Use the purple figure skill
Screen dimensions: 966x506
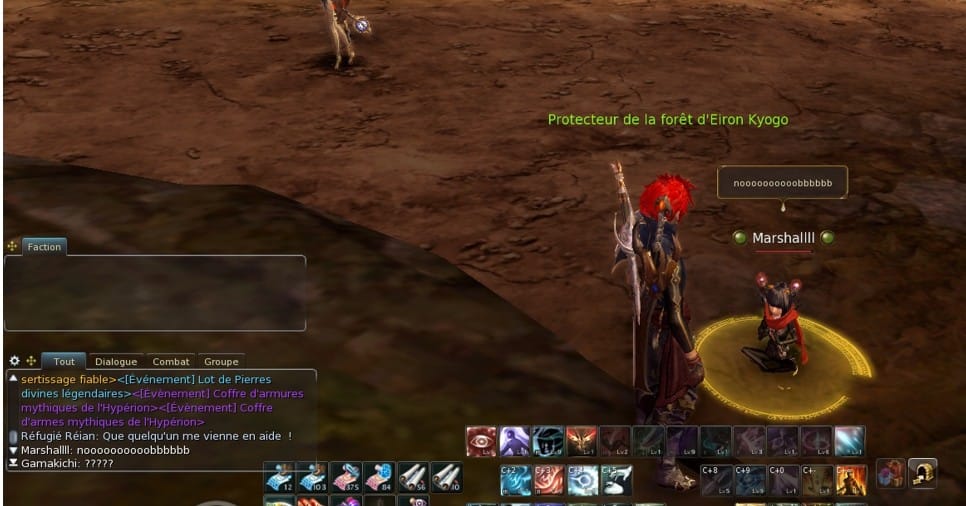(x=514, y=441)
